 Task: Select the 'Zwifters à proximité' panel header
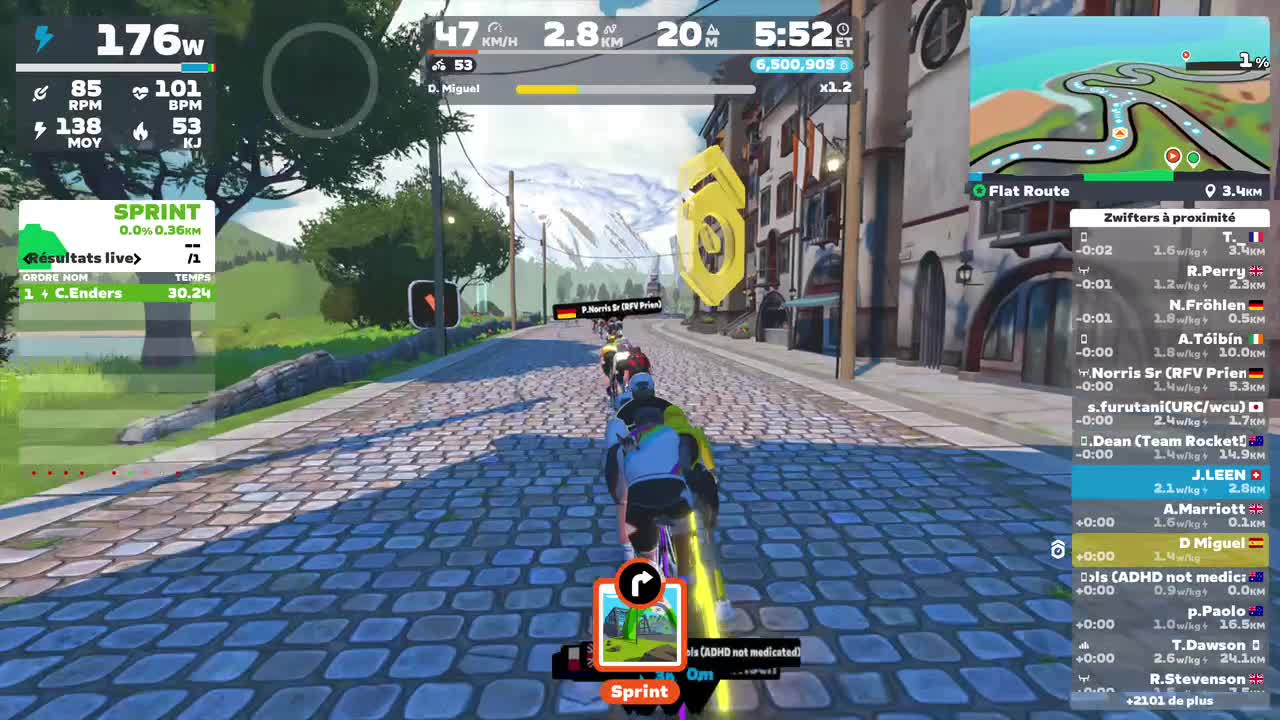(1170, 218)
